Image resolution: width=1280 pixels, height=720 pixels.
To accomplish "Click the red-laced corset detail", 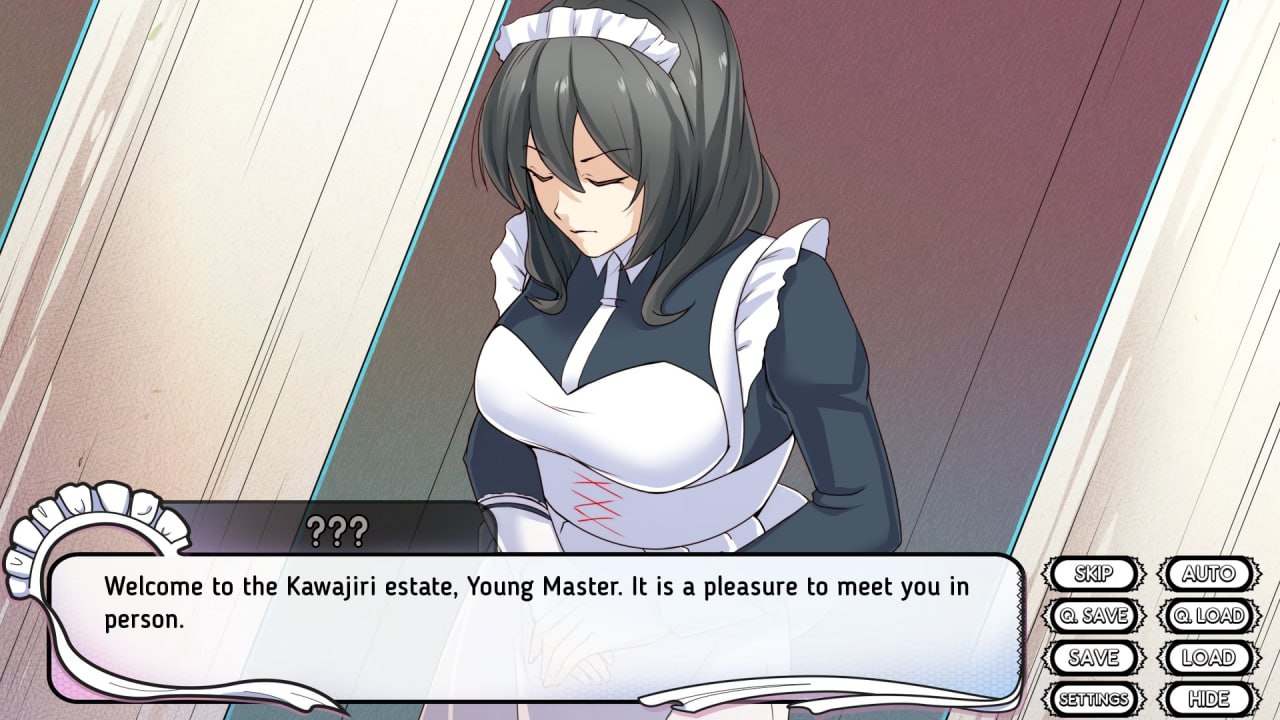I will pos(595,495).
